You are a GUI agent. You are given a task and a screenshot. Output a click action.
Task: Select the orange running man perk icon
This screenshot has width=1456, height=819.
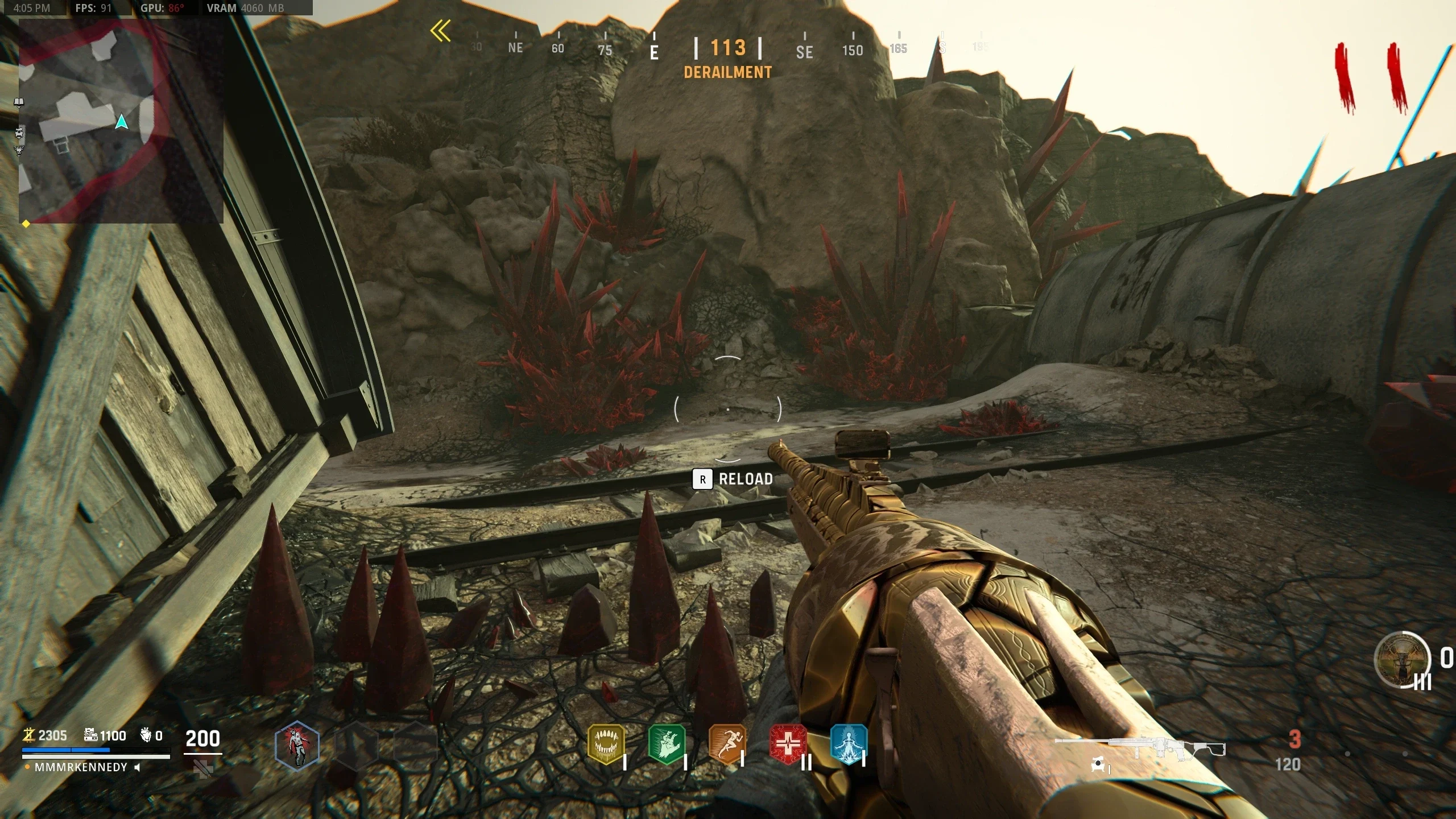[x=727, y=744]
